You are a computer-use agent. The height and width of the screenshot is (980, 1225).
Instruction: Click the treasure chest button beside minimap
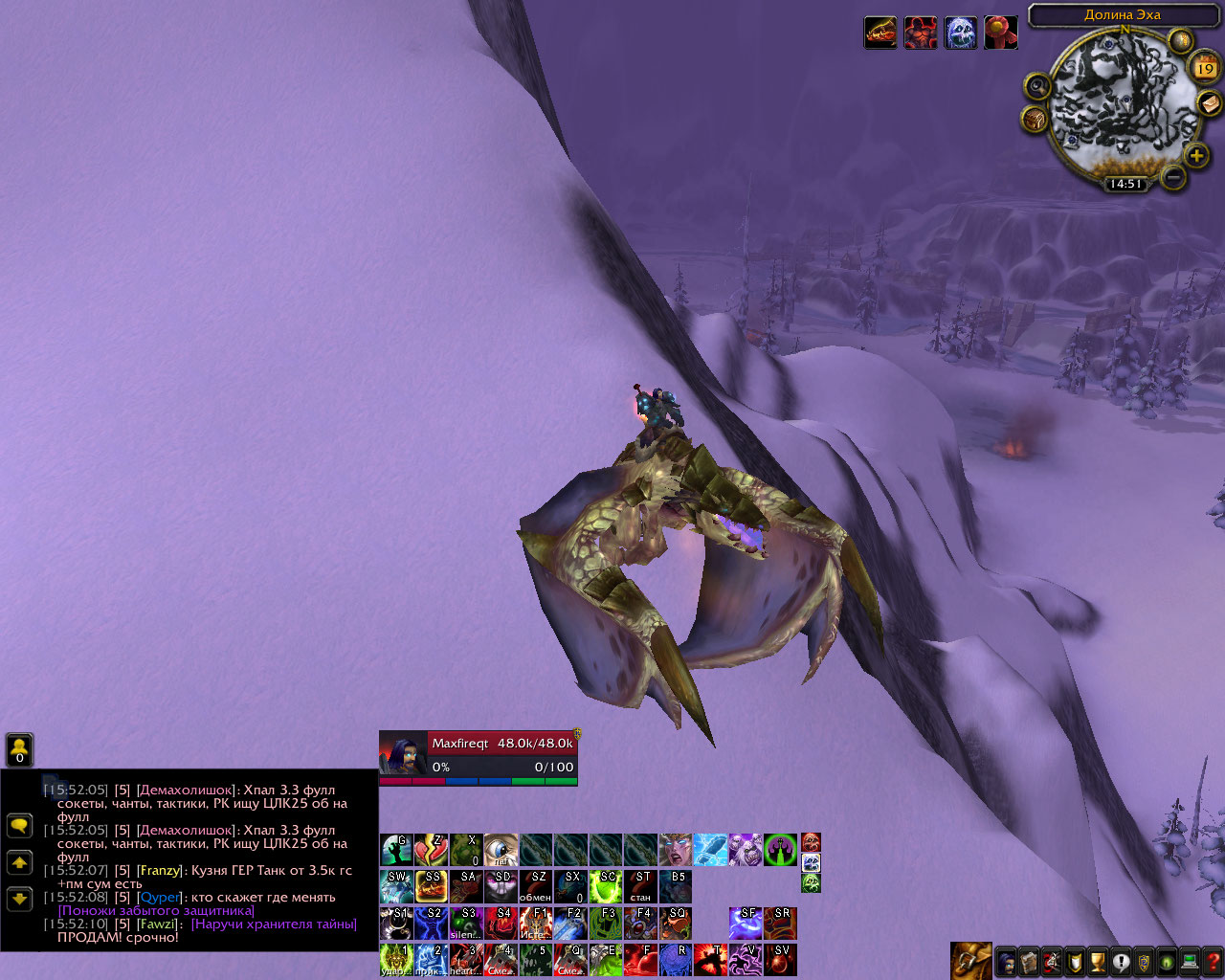pyautogui.click(x=1035, y=119)
